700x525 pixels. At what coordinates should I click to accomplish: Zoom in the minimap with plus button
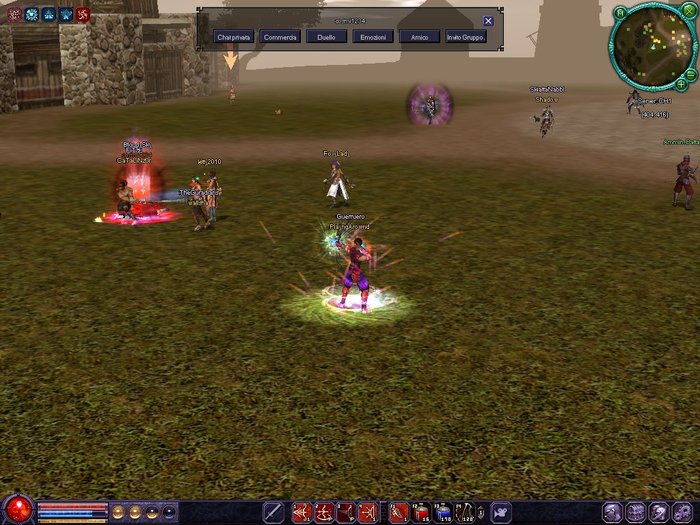(681, 86)
